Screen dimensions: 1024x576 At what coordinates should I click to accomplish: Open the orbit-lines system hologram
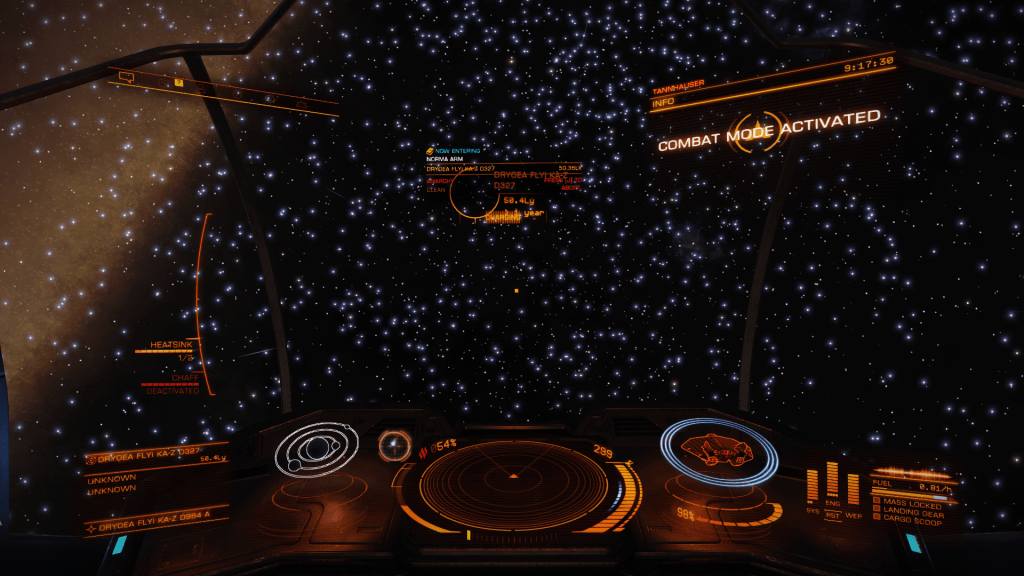[316, 450]
